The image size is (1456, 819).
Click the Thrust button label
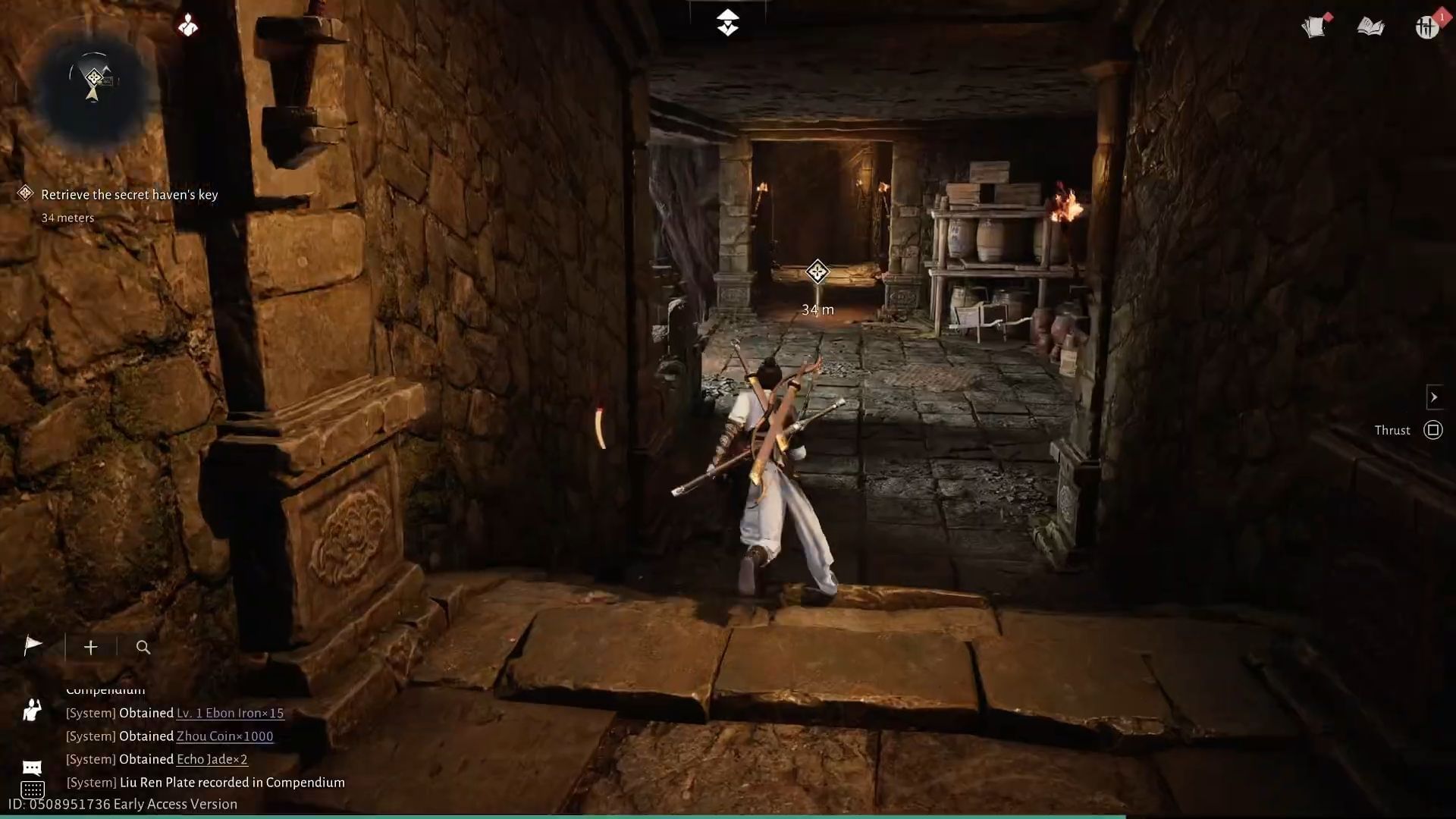tap(1392, 430)
